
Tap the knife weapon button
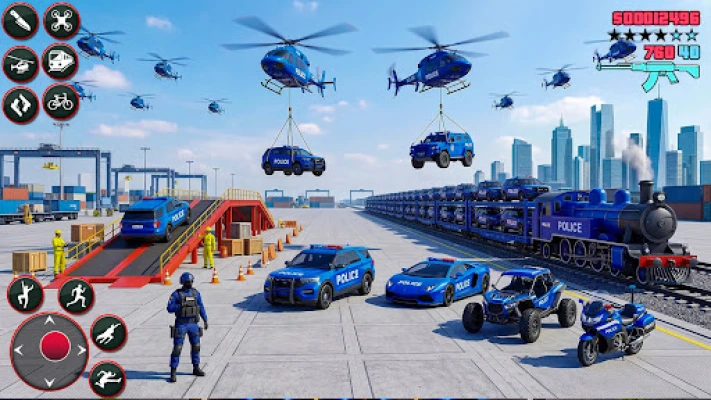pos(21,21)
